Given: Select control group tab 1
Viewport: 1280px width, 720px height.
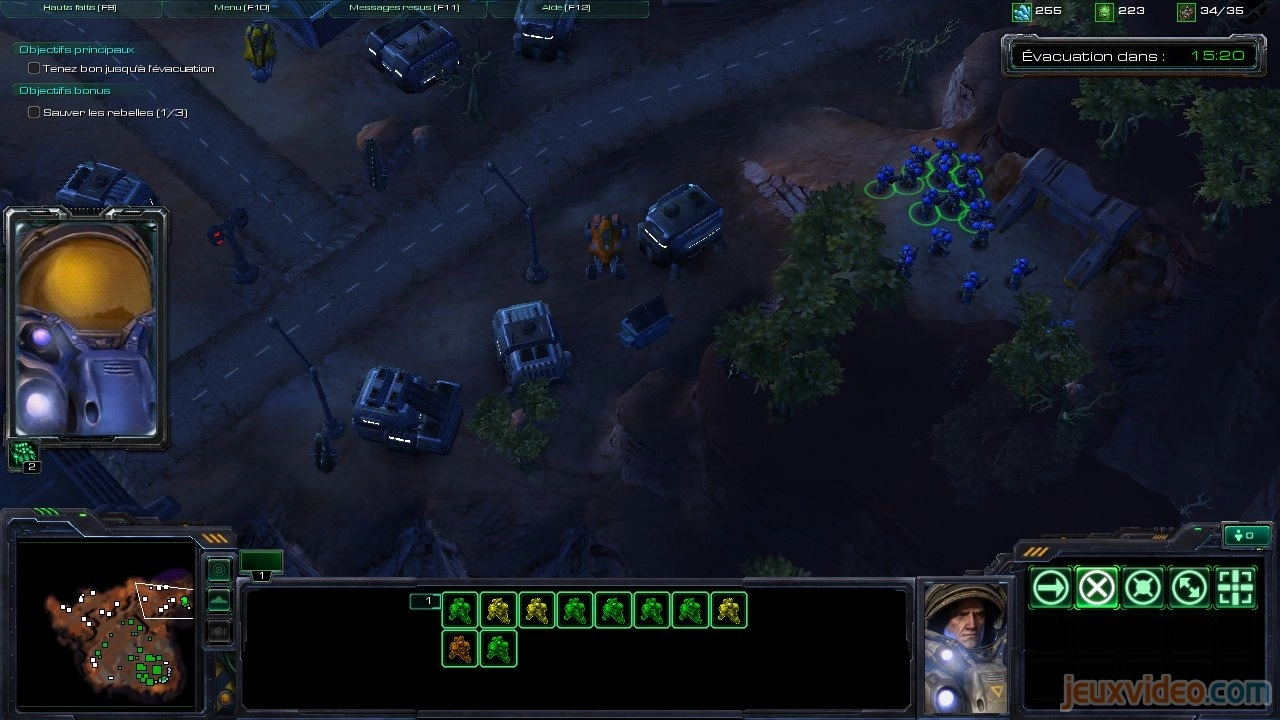Looking at the screenshot, I should click(261, 564).
